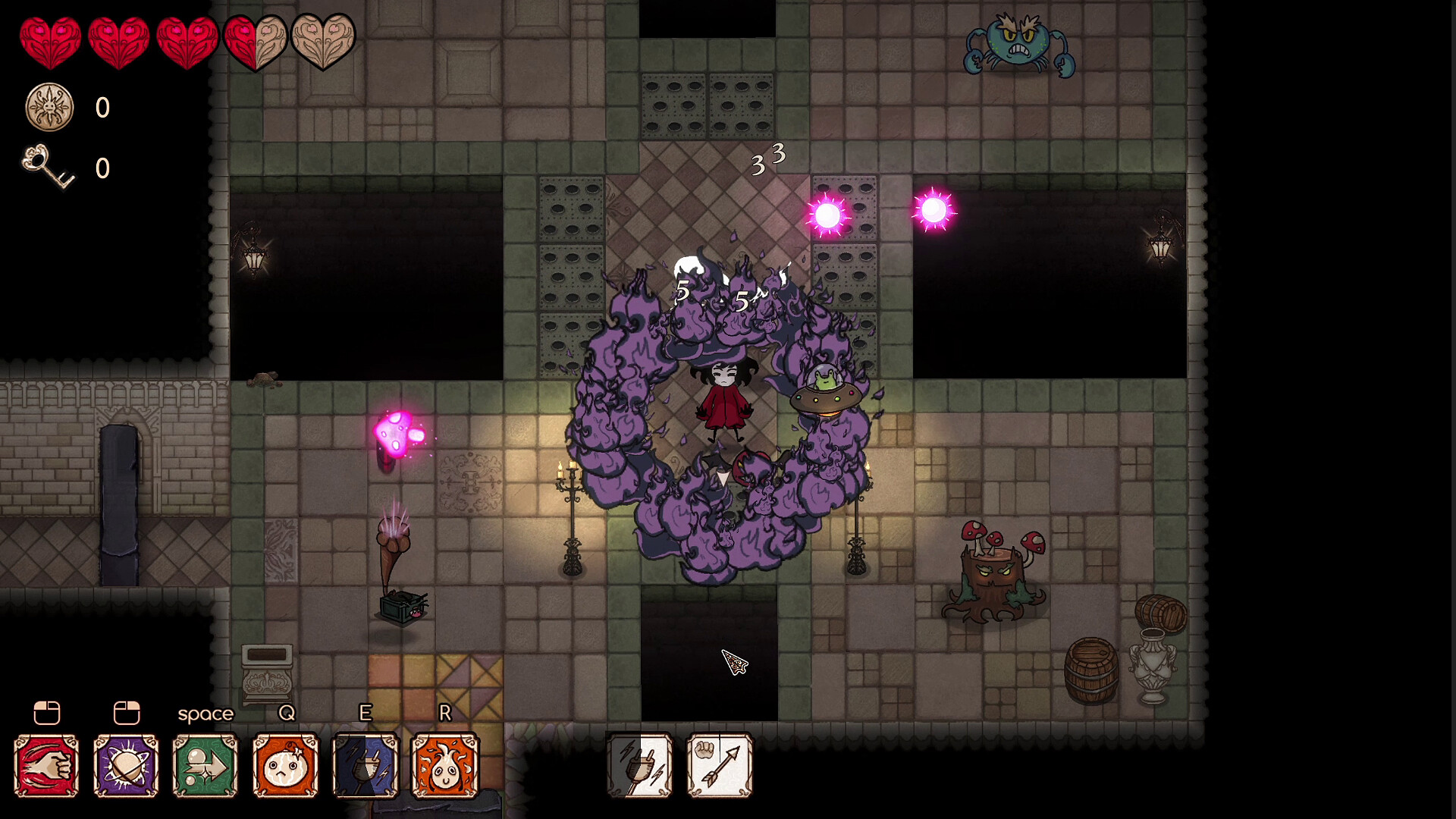Use the green dash skill bound to space
The image size is (1456, 819).
pyautogui.click(x=205, y=766)
